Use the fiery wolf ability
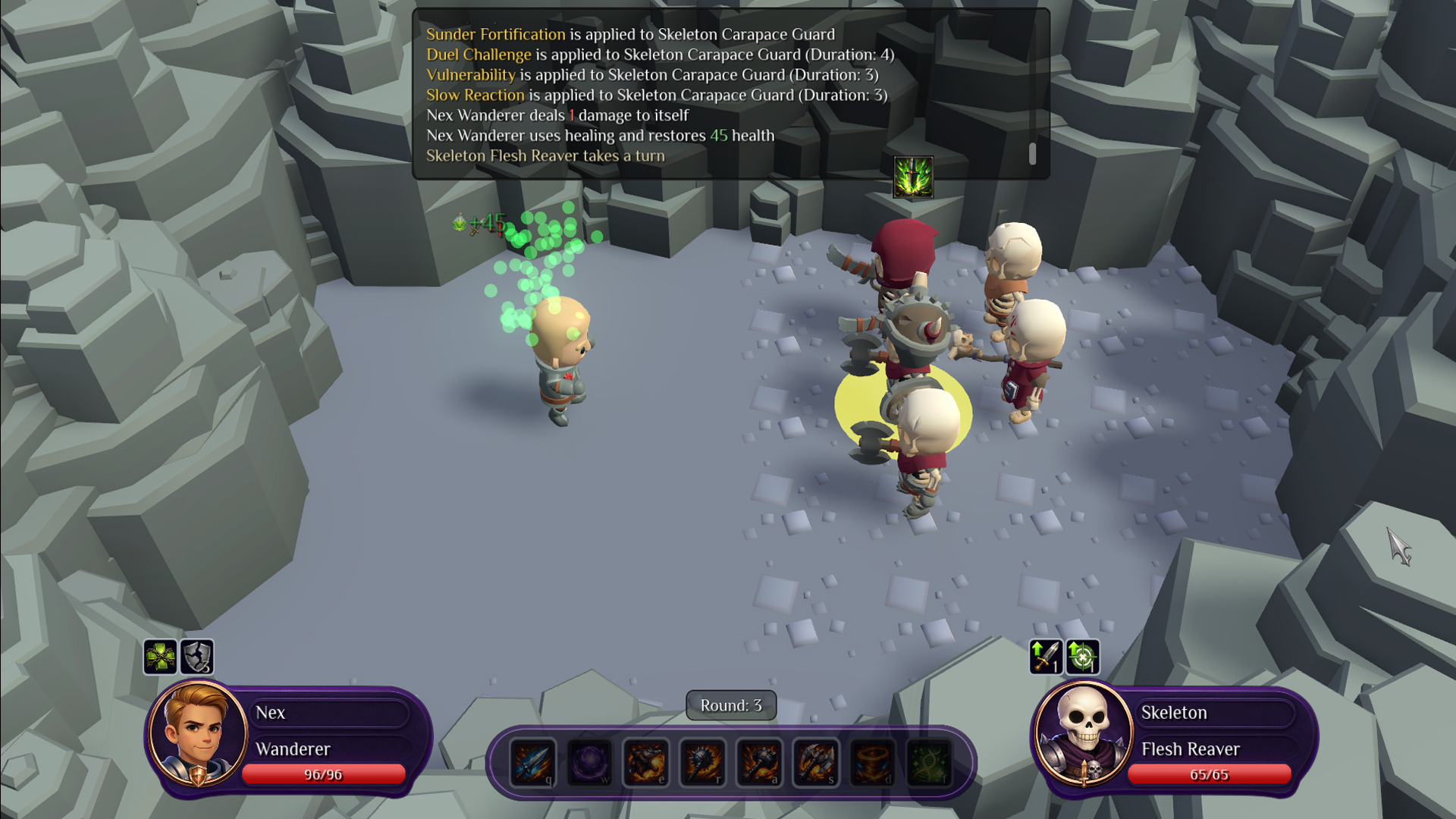The width and height of the screenshot is (1456, 819). click(x=646, y=762)
